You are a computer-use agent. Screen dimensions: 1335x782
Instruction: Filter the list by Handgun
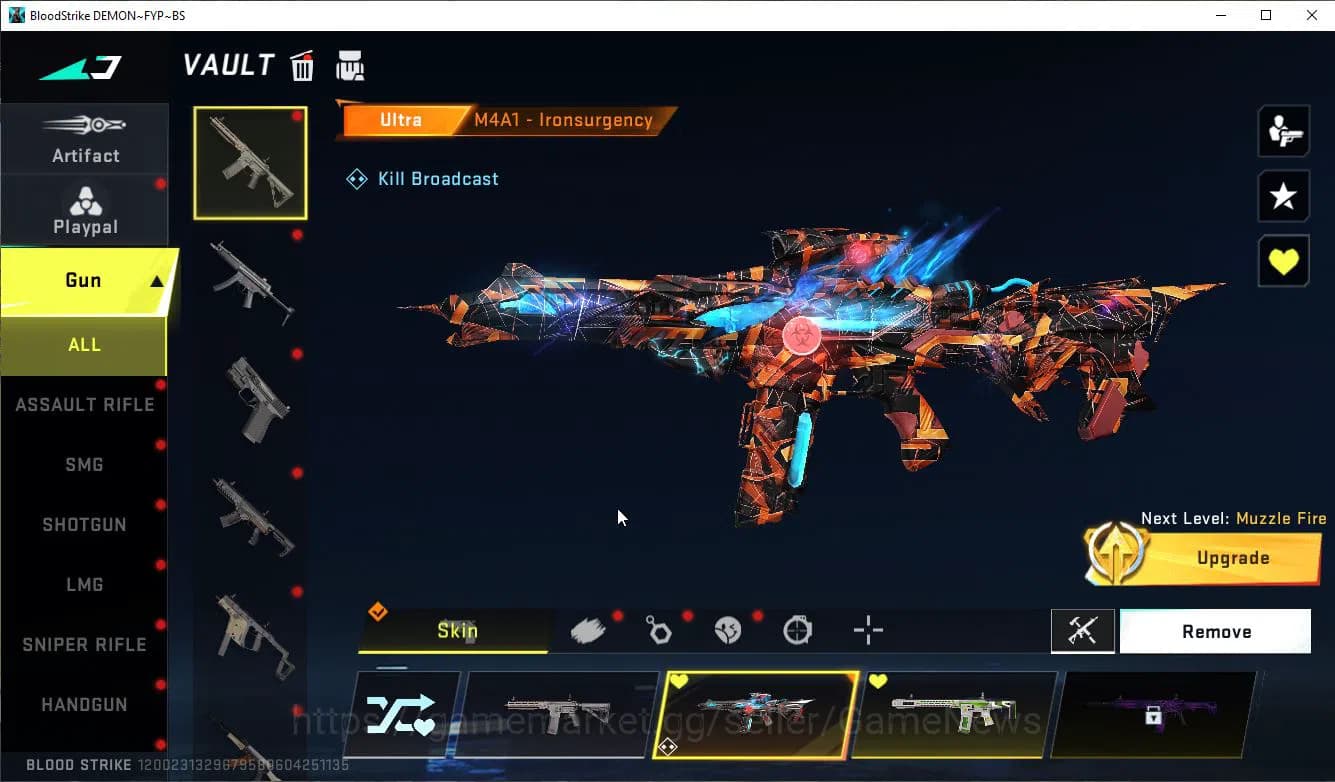[x=84, y=705]
